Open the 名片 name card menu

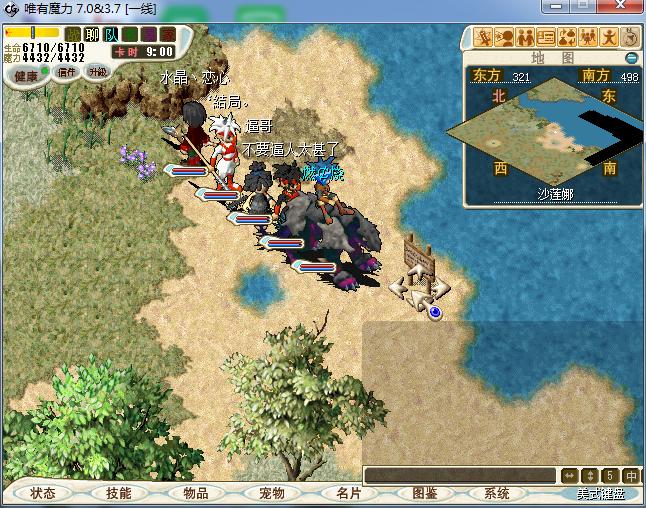point(348,493)
